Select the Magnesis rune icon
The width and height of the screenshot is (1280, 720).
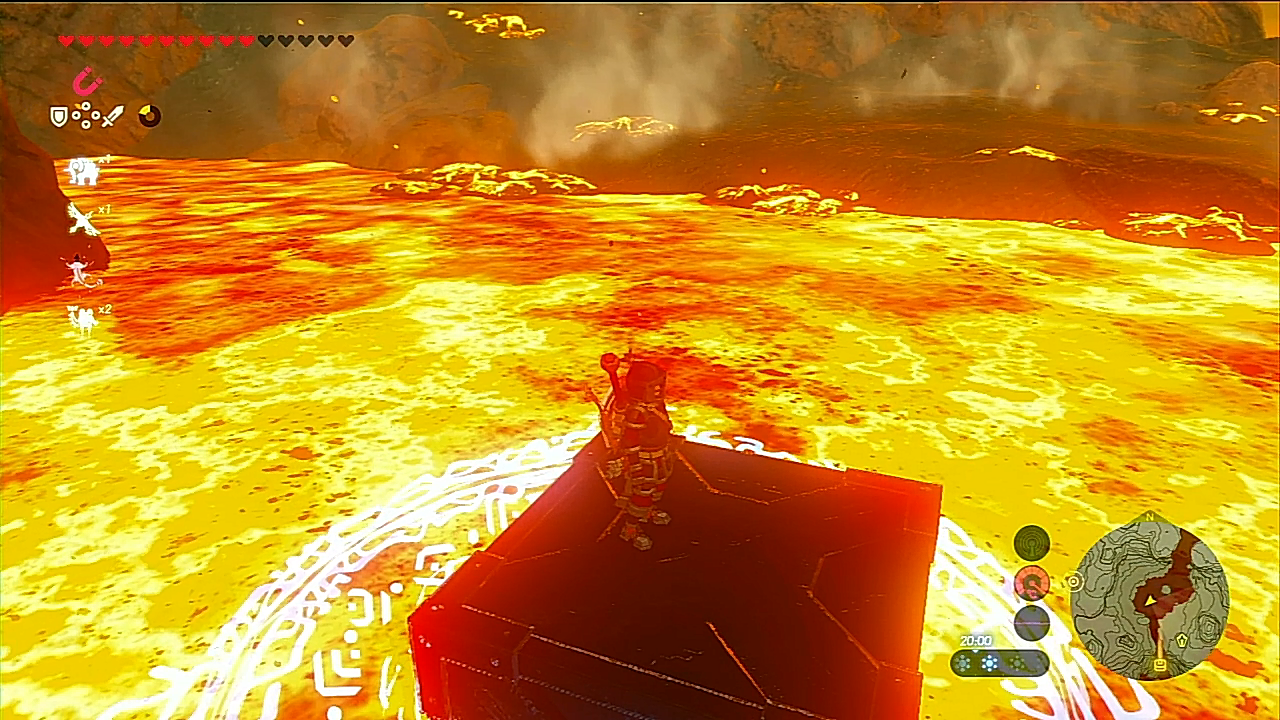88,80
